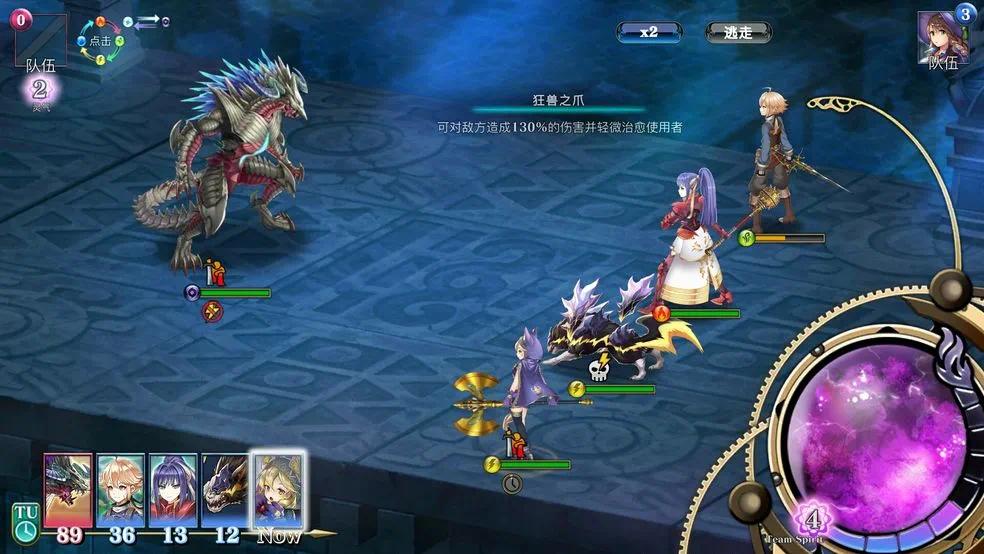Select the blond swordsman turn-order portrait
Screen dimensions: 984x554
coord(121,489)
